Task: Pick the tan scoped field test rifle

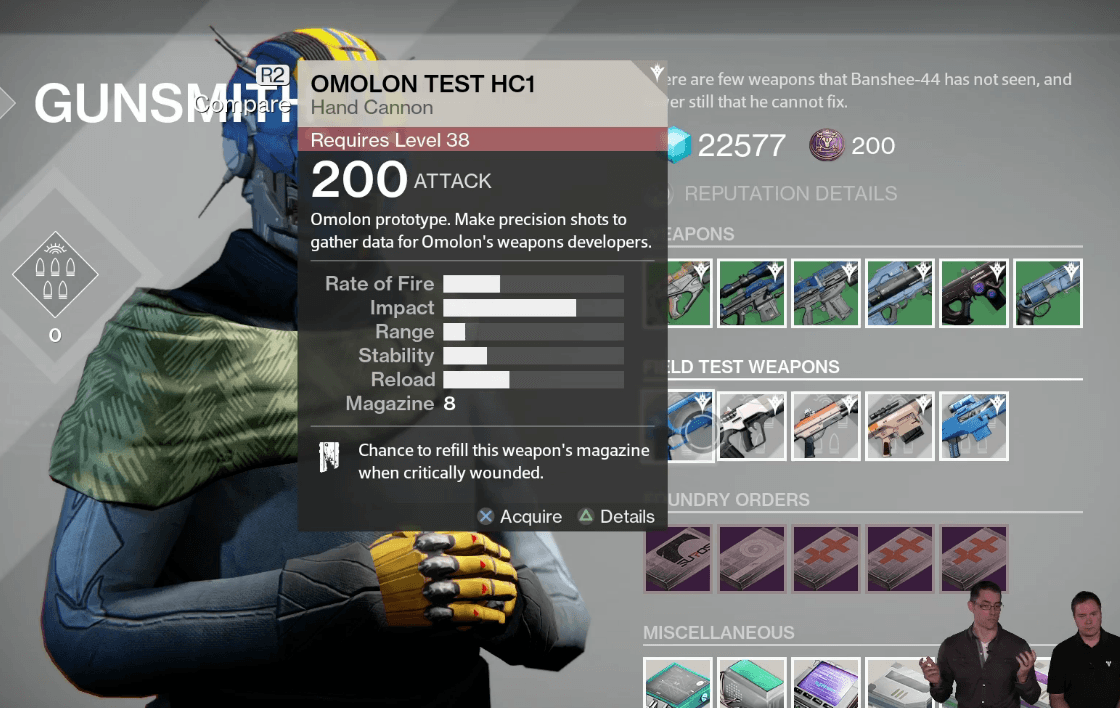Action: pyautogui.click(x=900, y=426)
